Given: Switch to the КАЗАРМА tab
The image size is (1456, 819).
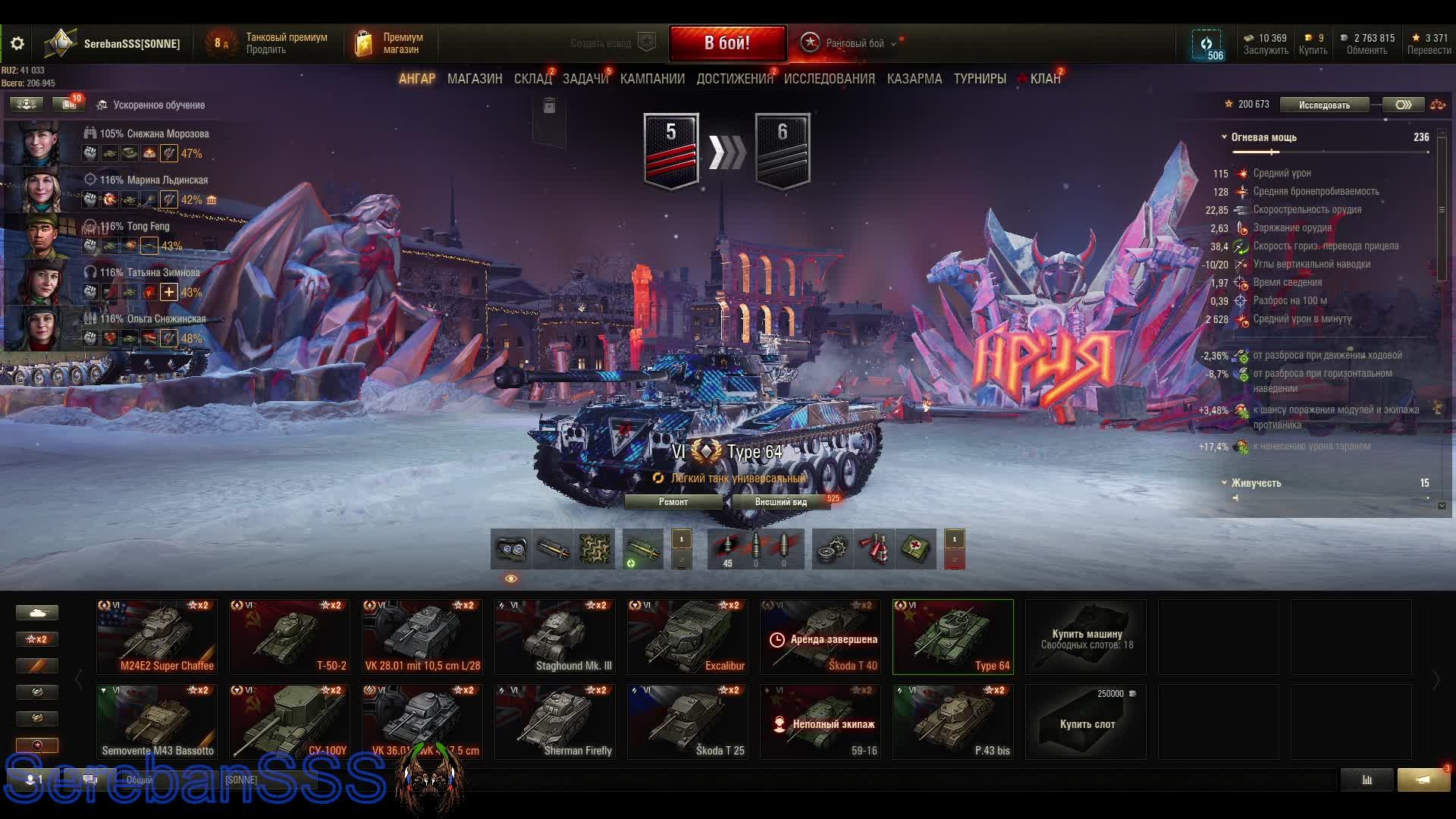Looking at the screenshot, I should coord(914,79).
